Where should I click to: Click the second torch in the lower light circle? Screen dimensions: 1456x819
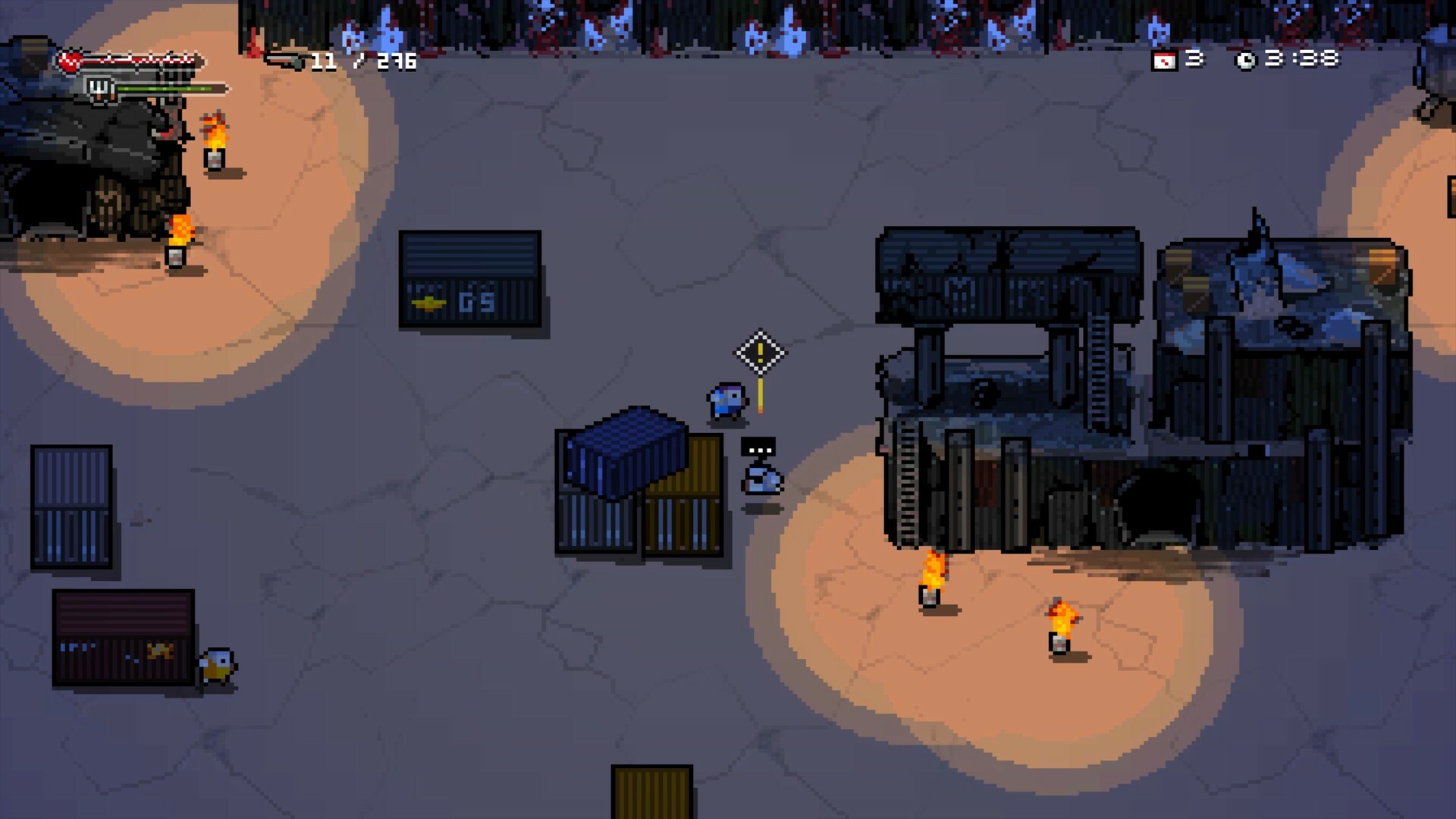pyautogui.click(x=1059, y=626)
